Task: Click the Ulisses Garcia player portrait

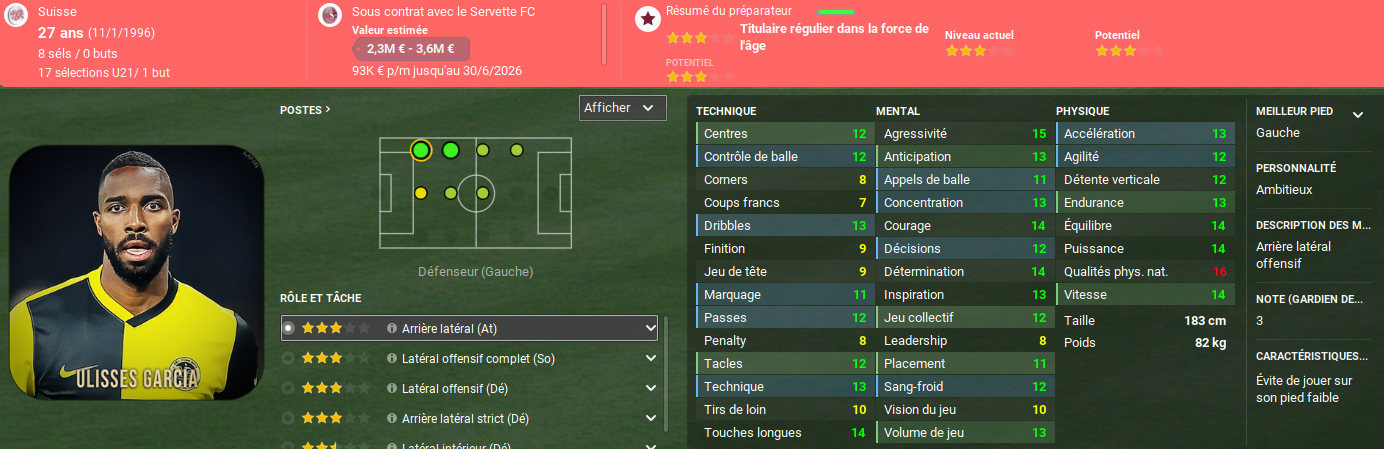Action: tap(137, 272)
